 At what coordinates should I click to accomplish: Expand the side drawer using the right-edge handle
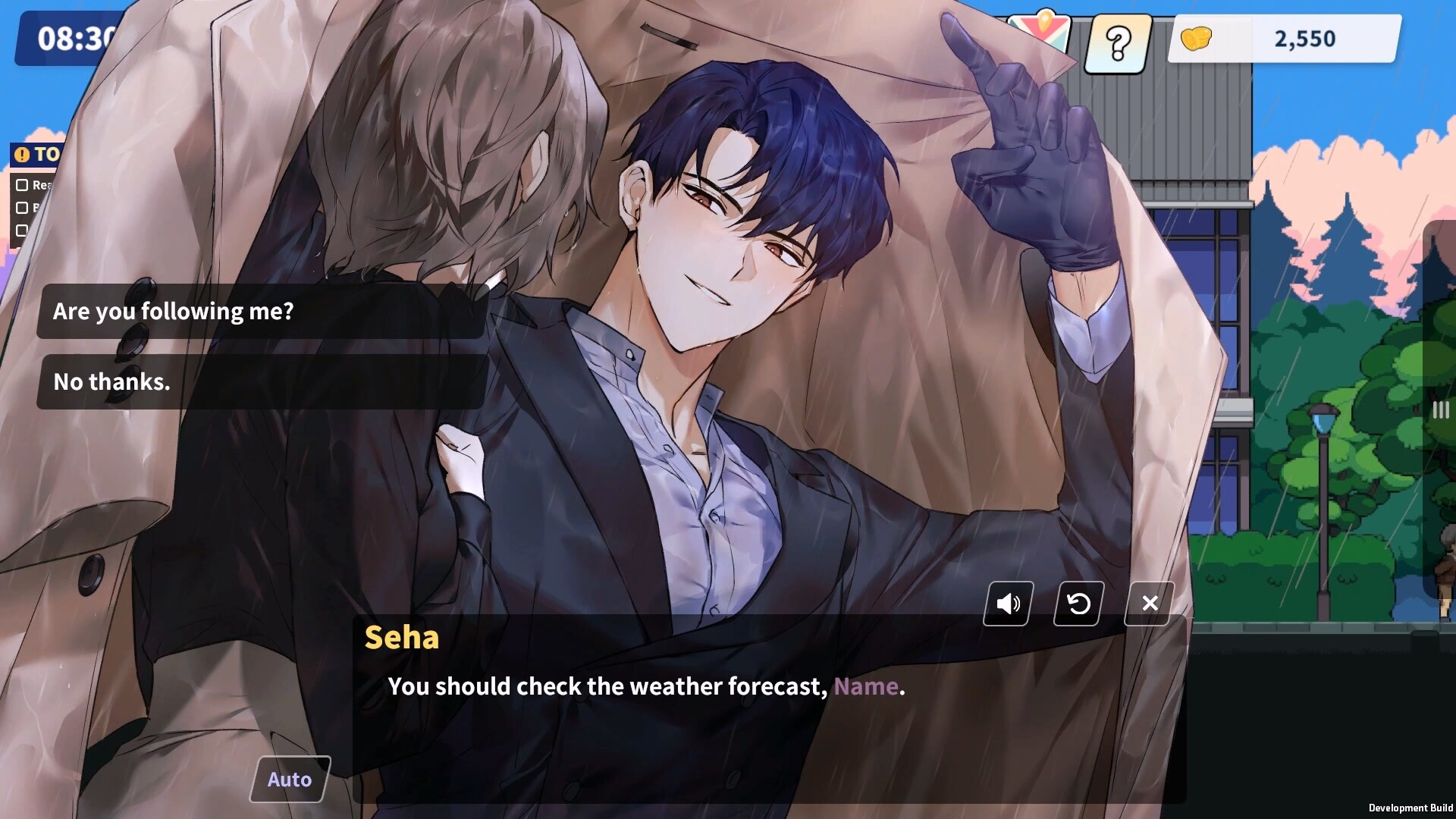pos(1439,409)
